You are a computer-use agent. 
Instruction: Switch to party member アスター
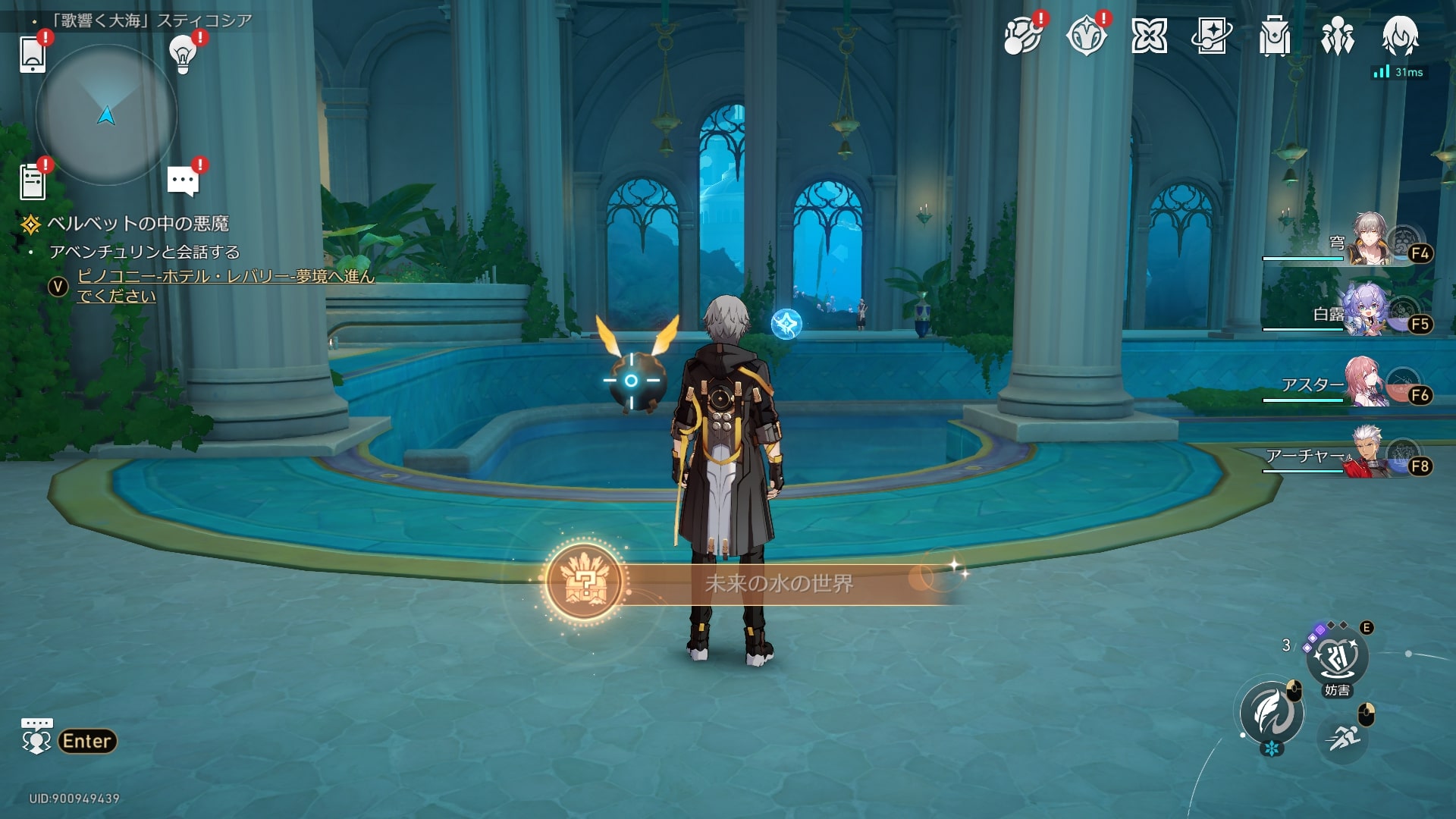coord(1367,383)
